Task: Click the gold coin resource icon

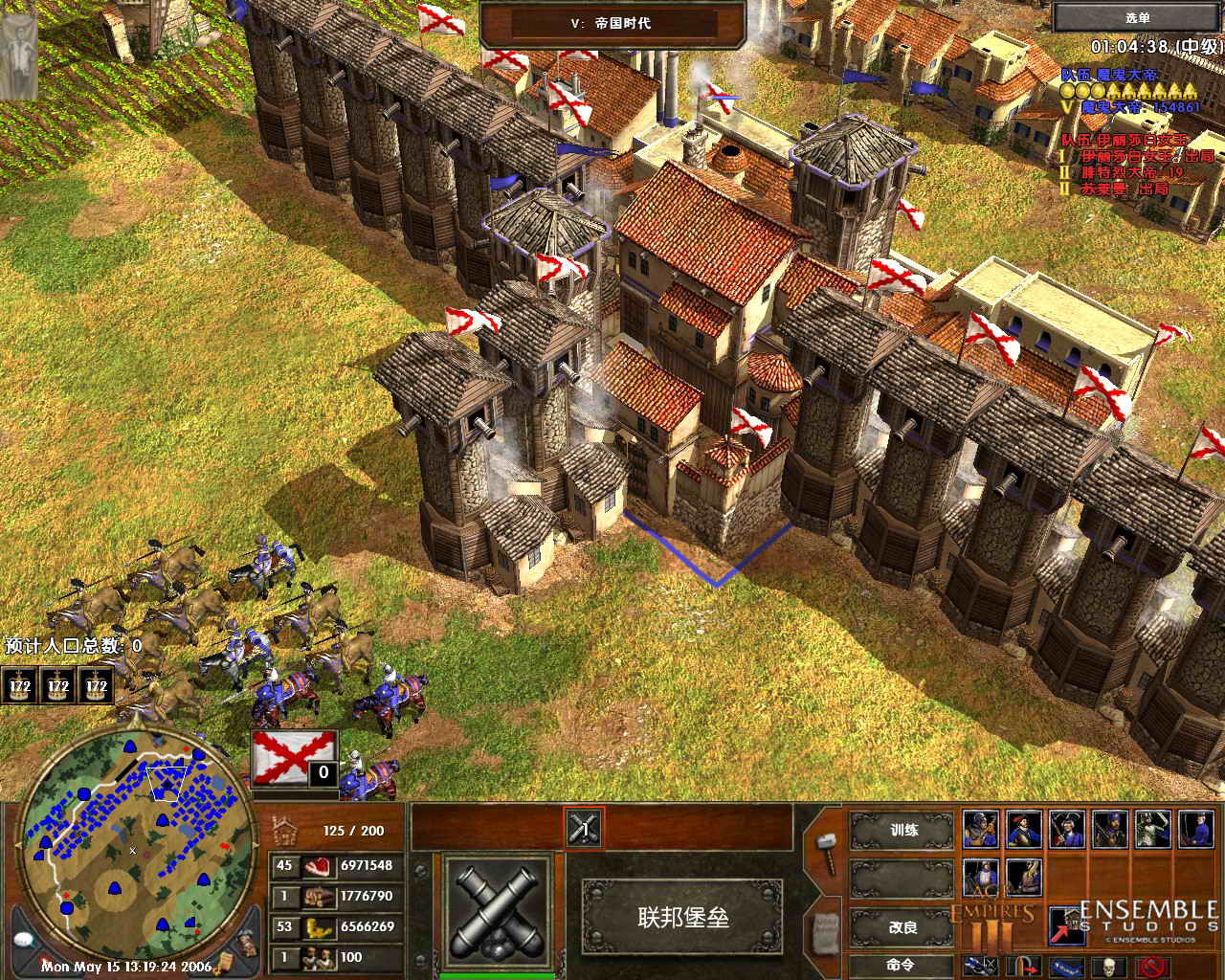Action: 316,926
